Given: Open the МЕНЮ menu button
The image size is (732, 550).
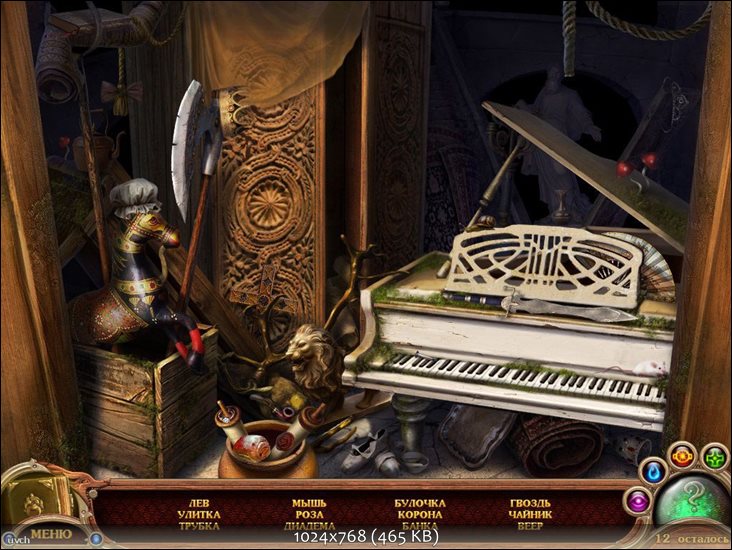Looking at the screenshot, I should tap(50, 533).
